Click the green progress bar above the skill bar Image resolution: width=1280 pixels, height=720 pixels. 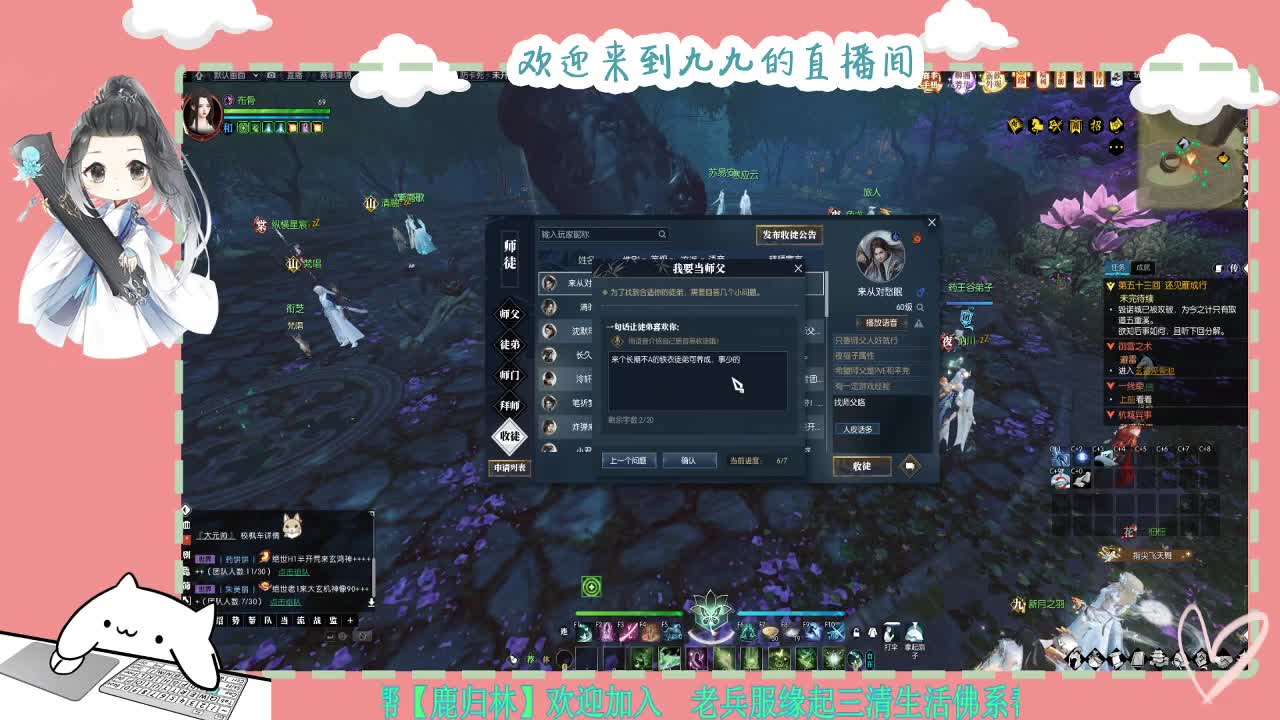coord(630,613)
